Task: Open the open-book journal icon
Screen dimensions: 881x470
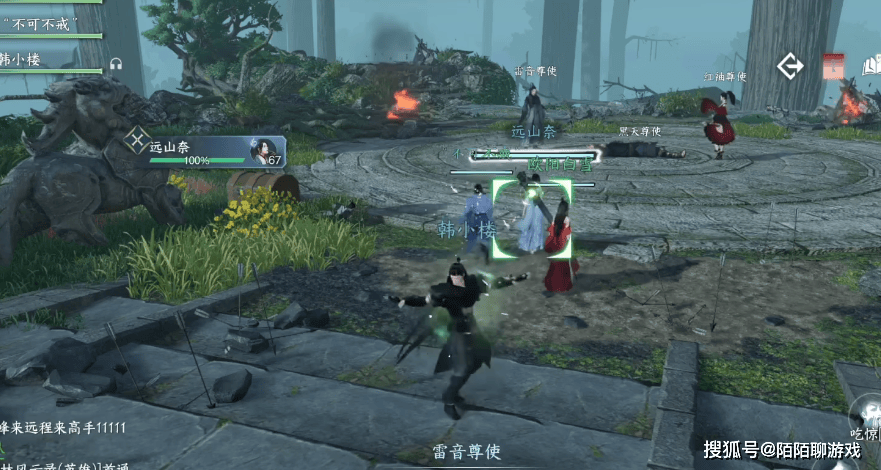Action: tap(869, 67)
